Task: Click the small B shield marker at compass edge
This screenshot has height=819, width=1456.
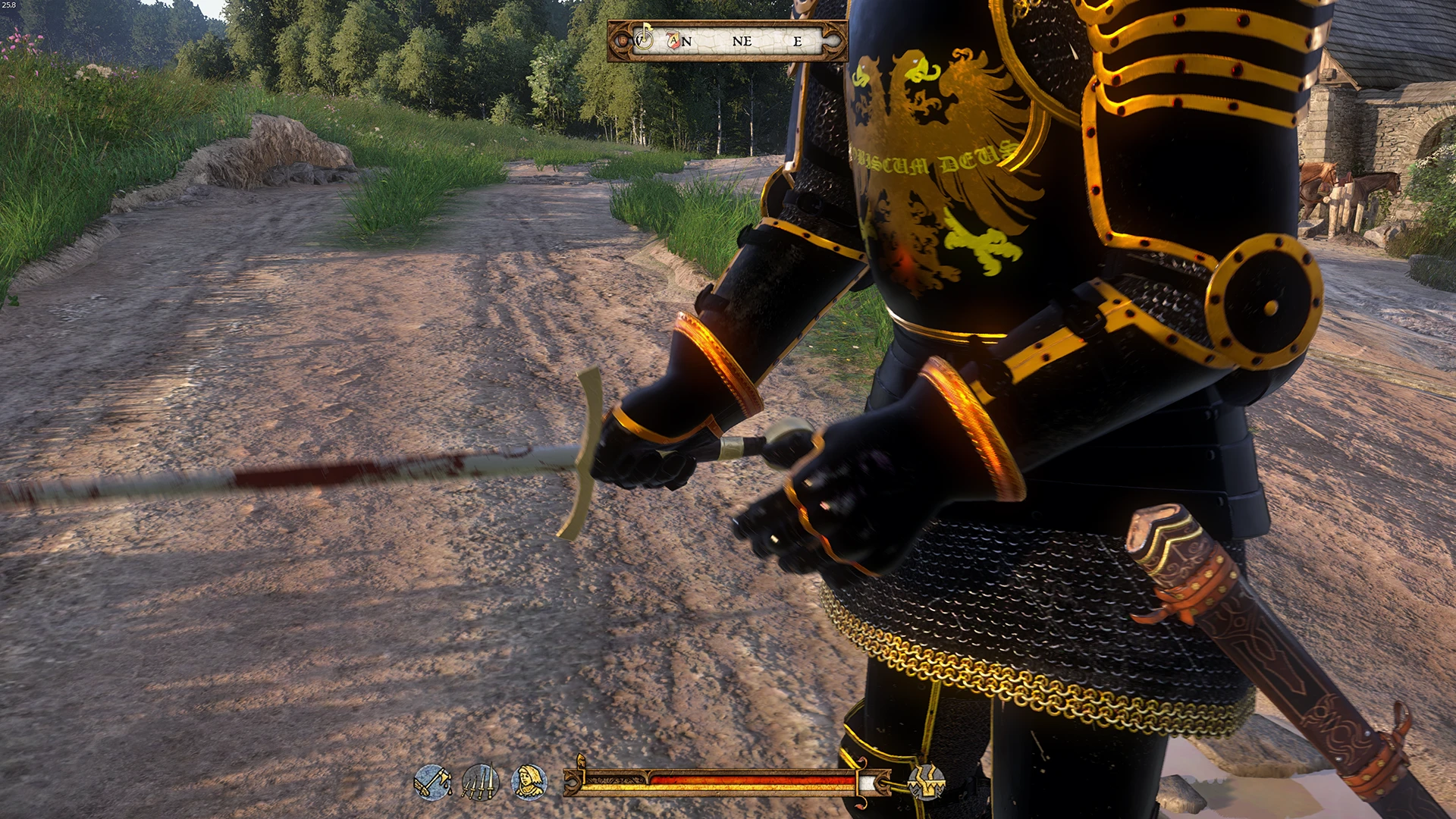Action: pos(623,40)
